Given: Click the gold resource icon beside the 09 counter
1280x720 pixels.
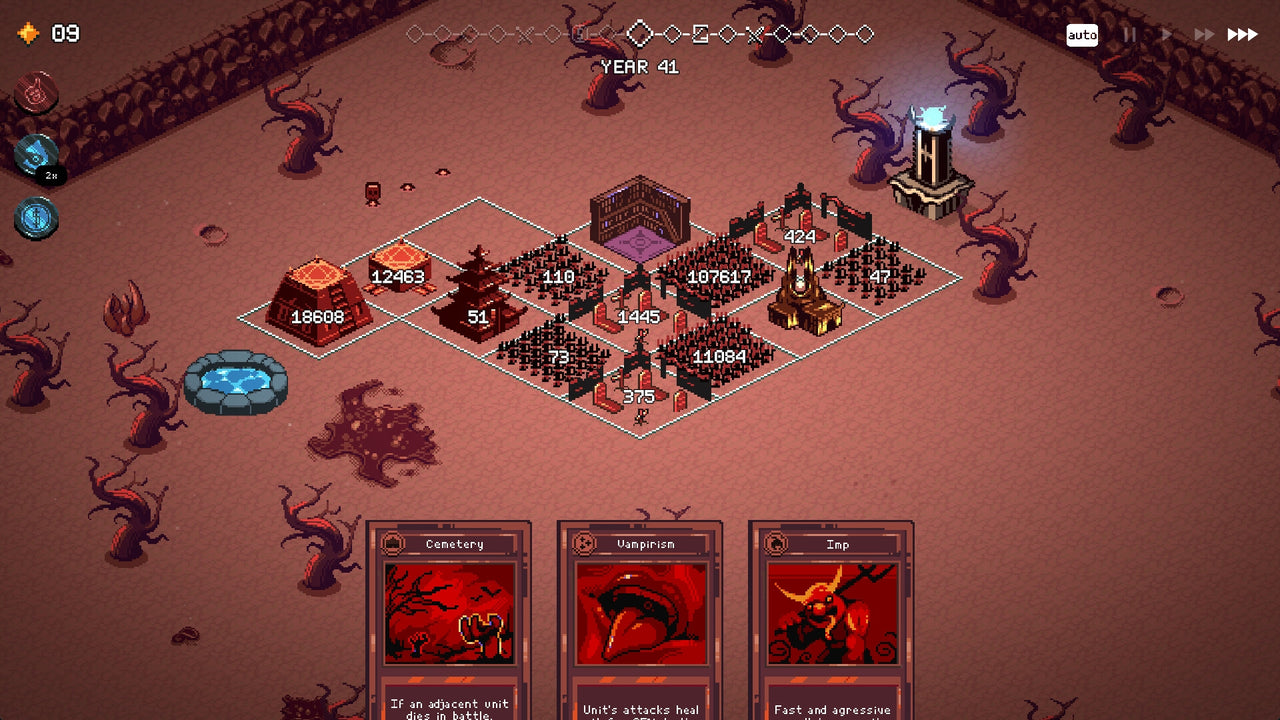Looking at the screenshot, I should pyautogui.click(x=29, y=33).
